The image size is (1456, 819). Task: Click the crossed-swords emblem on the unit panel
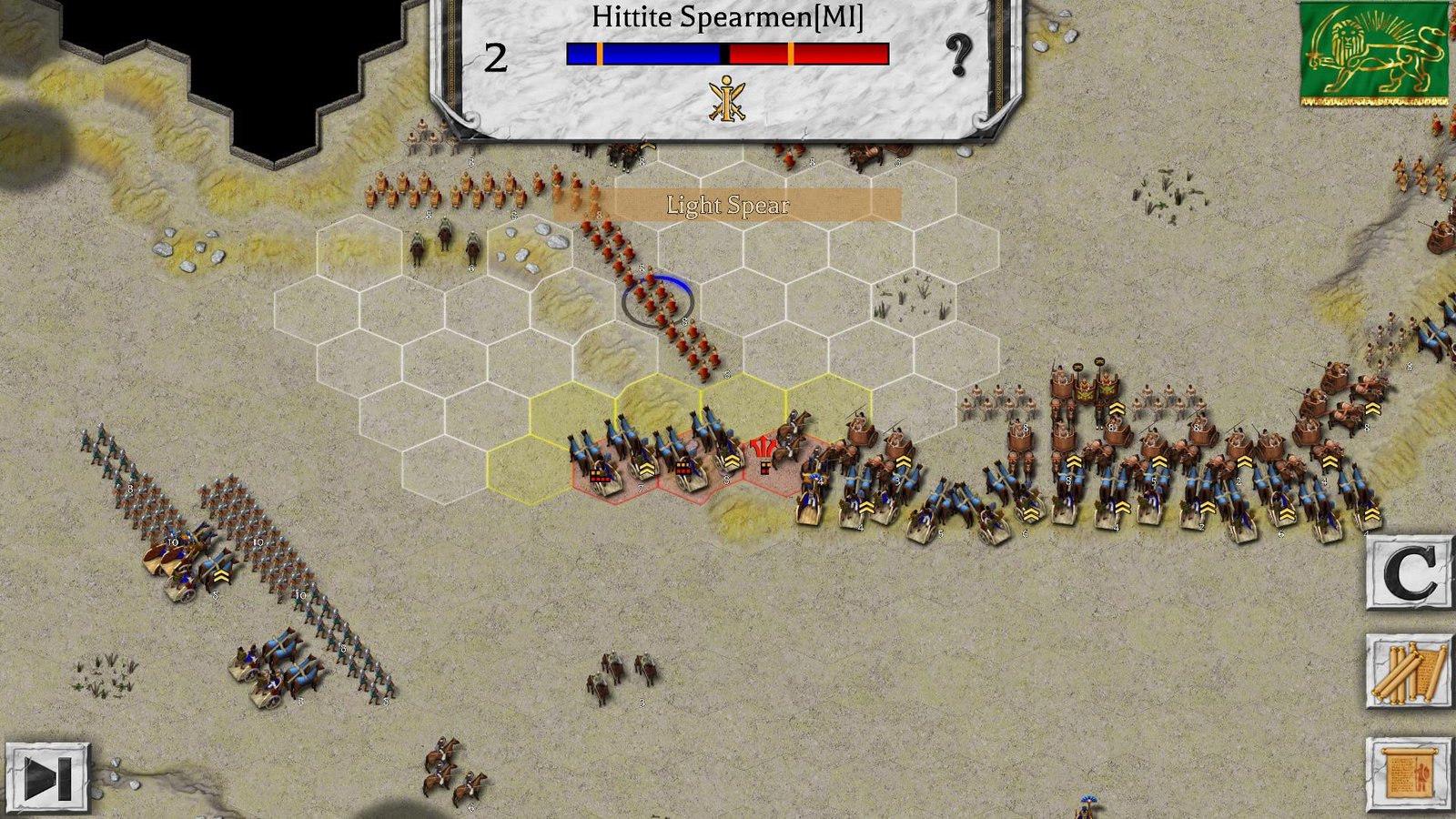click(x=728, y=100)
